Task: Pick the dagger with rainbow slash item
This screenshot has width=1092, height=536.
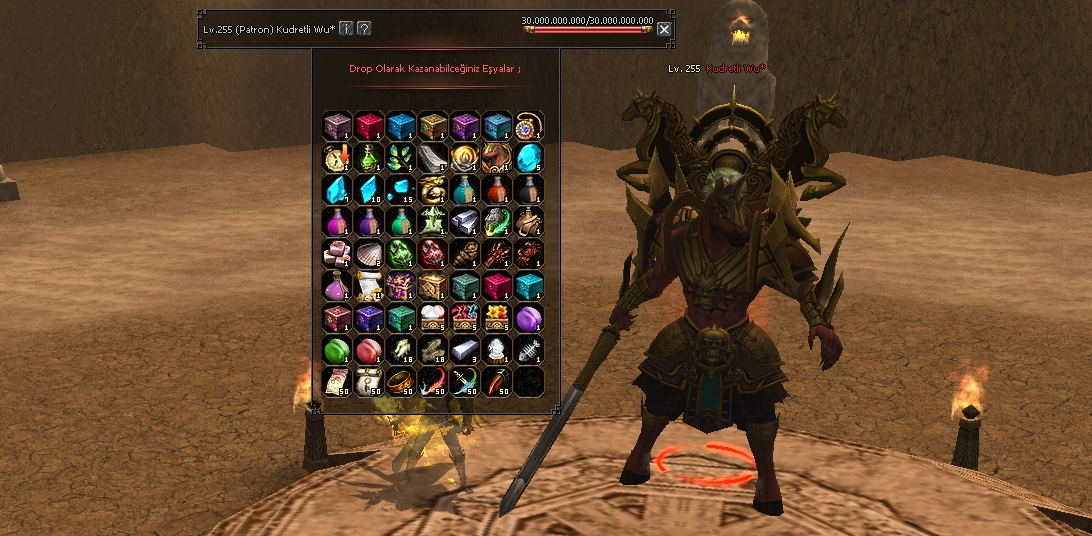Action: point(465,382)
